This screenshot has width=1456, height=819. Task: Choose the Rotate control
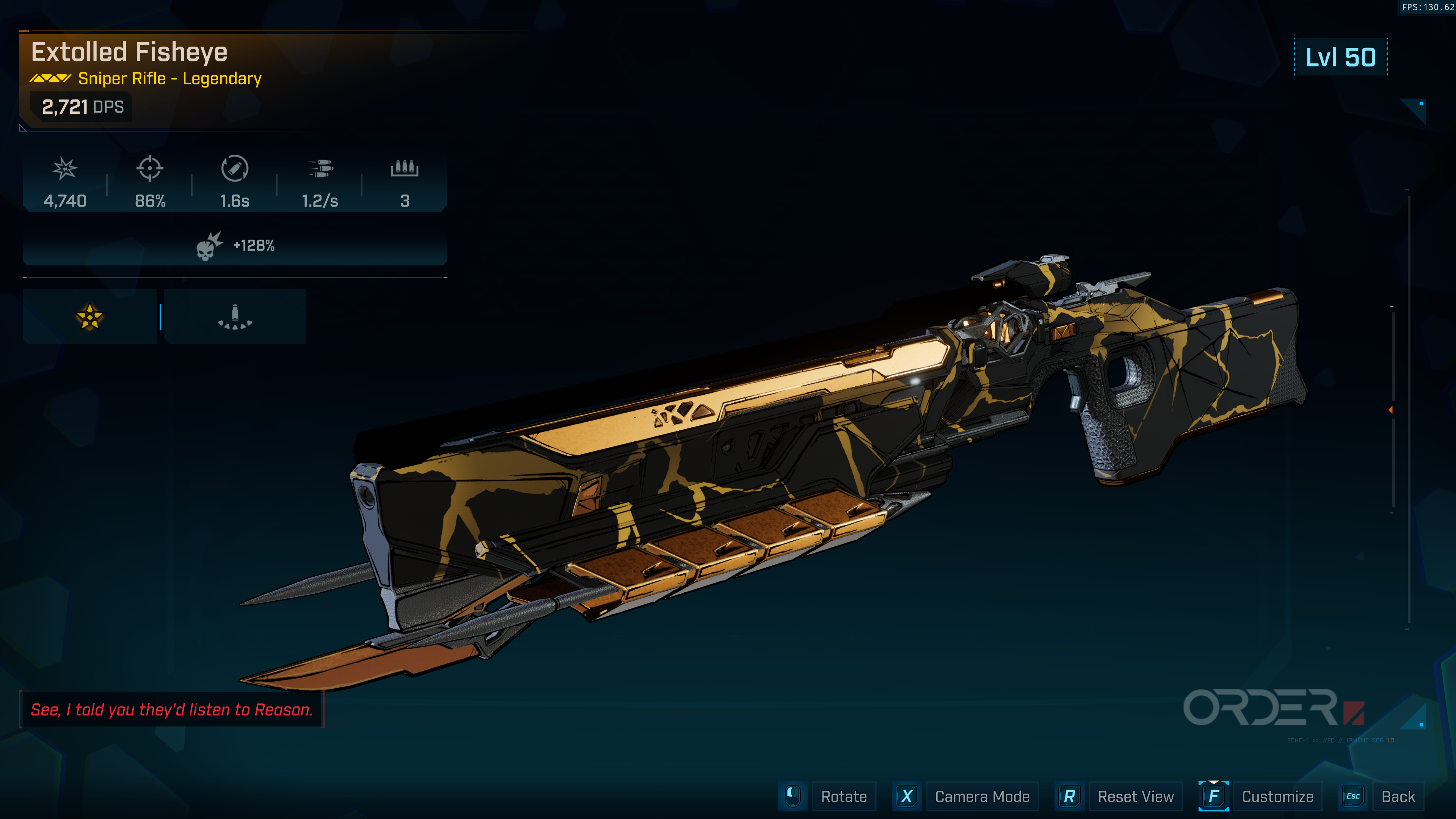(x=843, y=796)
